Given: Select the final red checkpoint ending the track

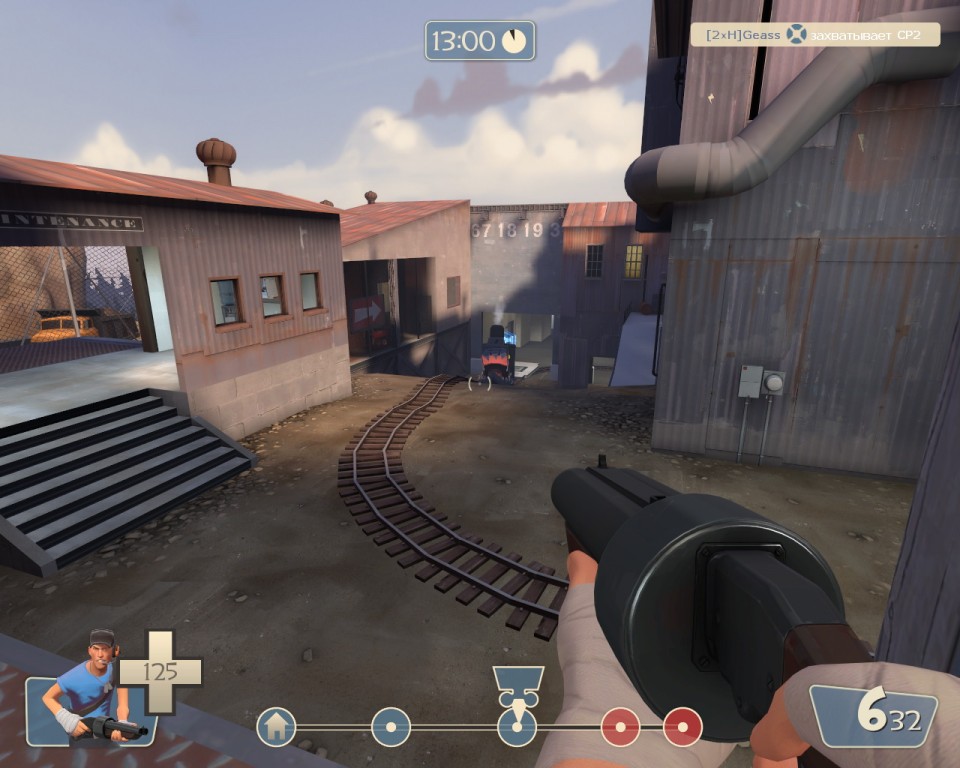Looking at the screenshot, I should pyautogui.click(x=683, y=727).
